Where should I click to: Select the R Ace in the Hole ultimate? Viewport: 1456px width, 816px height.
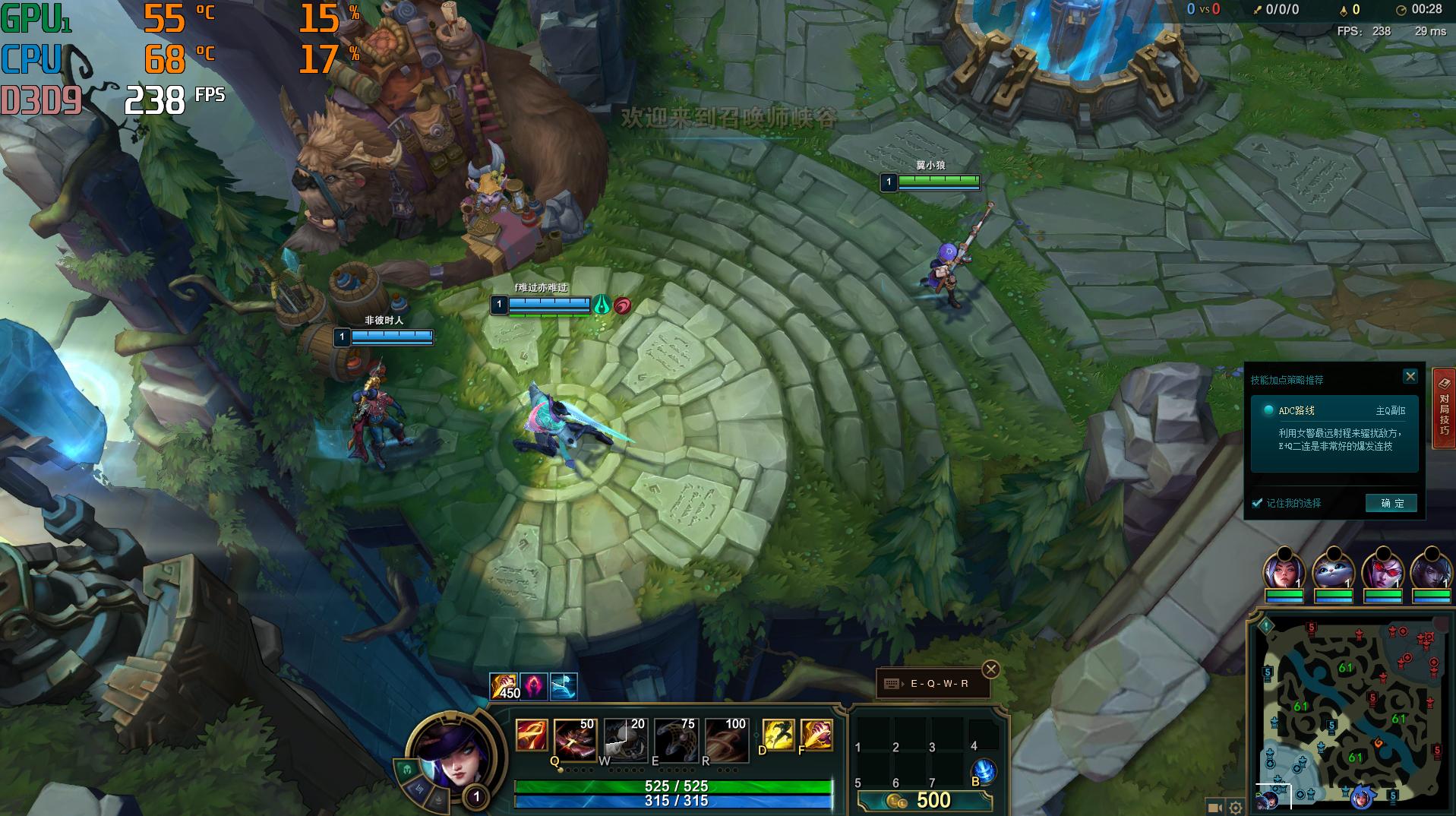pyautogui.click(x=725, y=739)
